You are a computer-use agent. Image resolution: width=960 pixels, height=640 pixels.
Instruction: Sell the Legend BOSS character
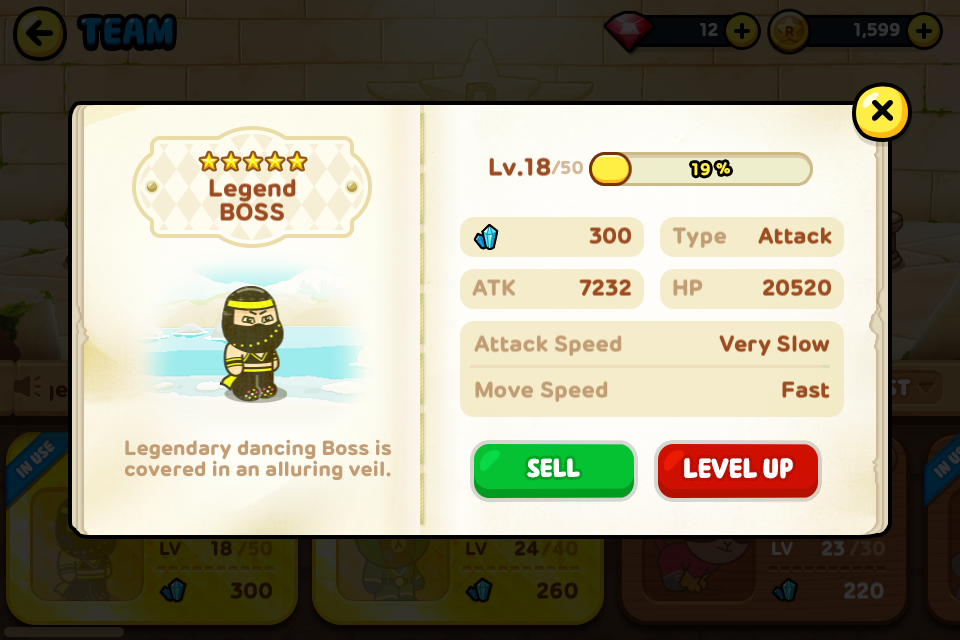pos(553,470)
